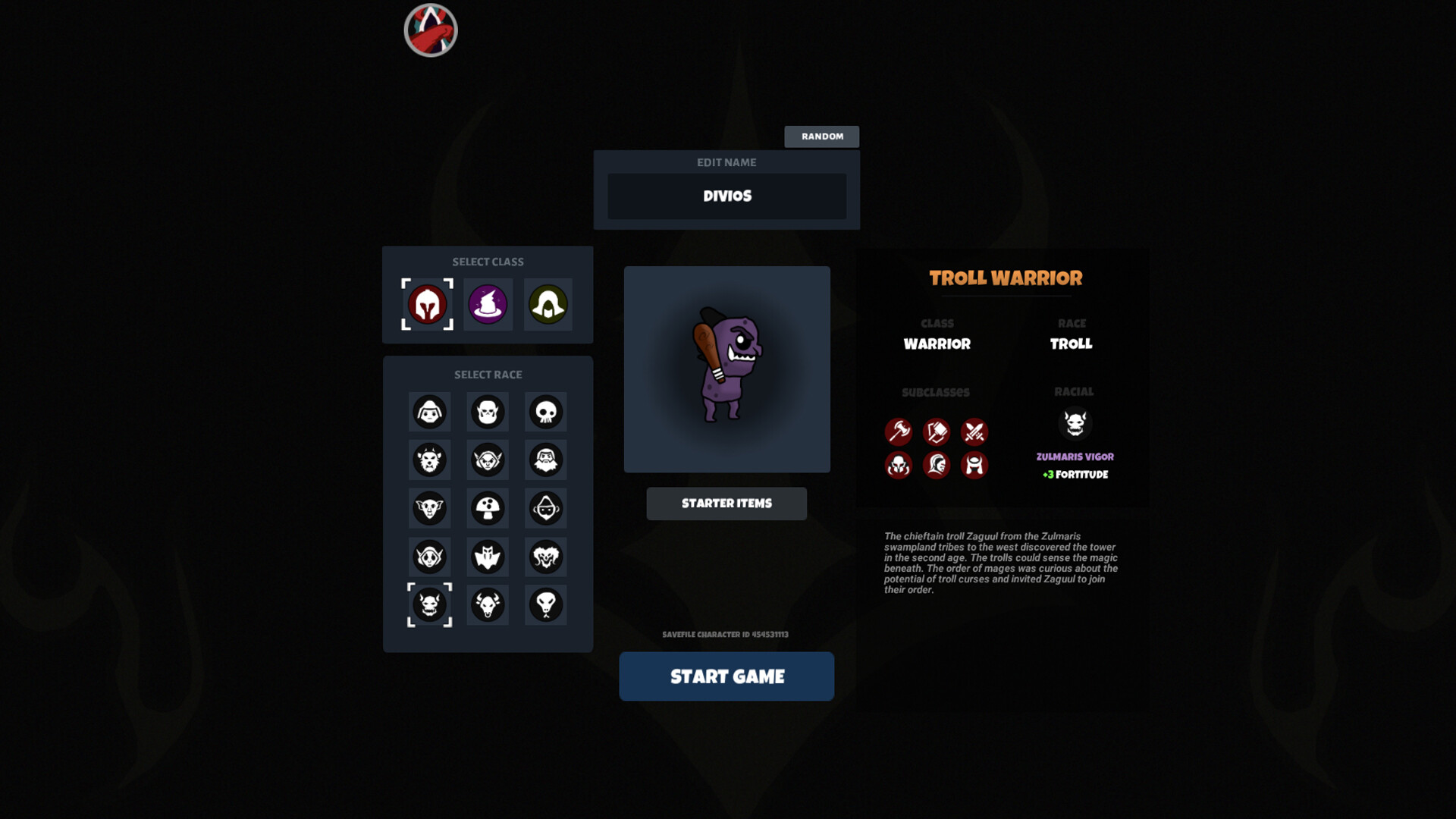The height and width of the screenshot is (819, 1456).
Task: Click the knight helmet subclass icon
Action: click(937, 465)
